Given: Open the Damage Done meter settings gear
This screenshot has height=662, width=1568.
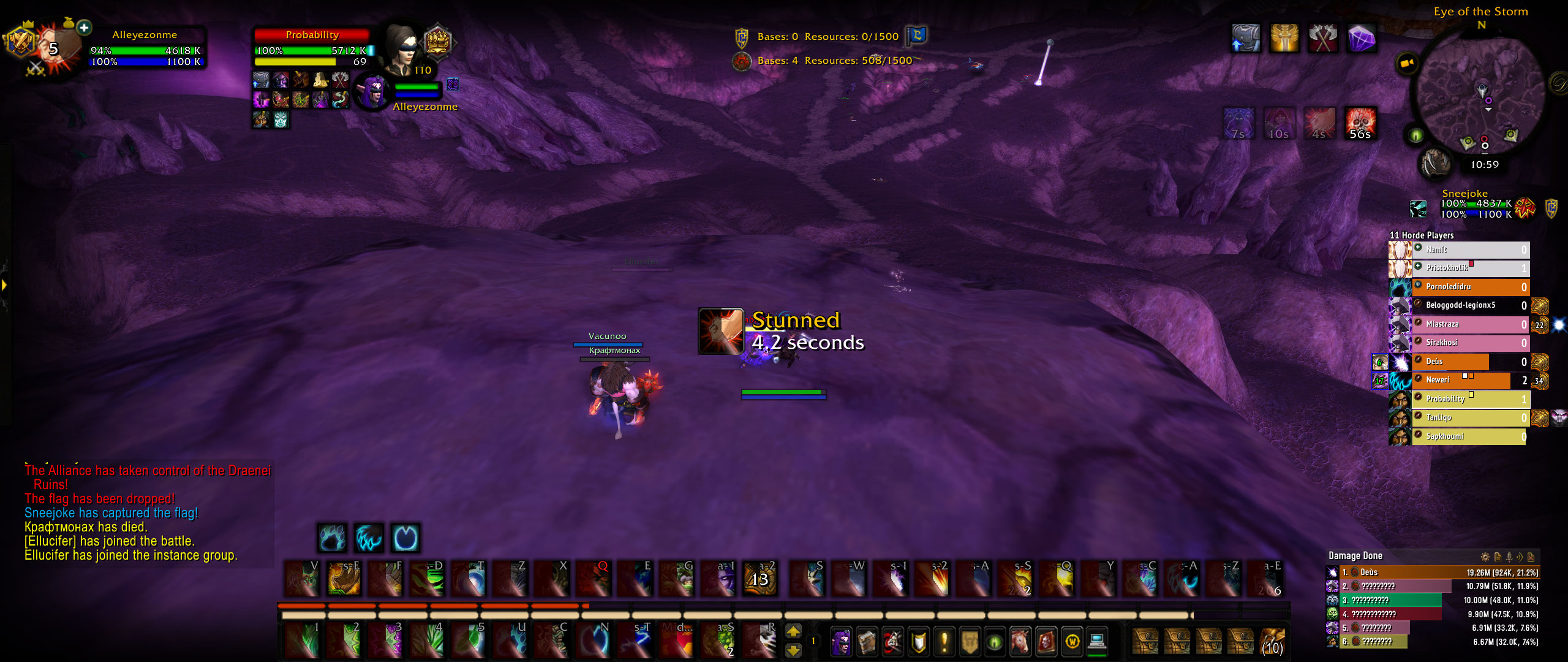Looking at the screenshot, I should 1485,557.
